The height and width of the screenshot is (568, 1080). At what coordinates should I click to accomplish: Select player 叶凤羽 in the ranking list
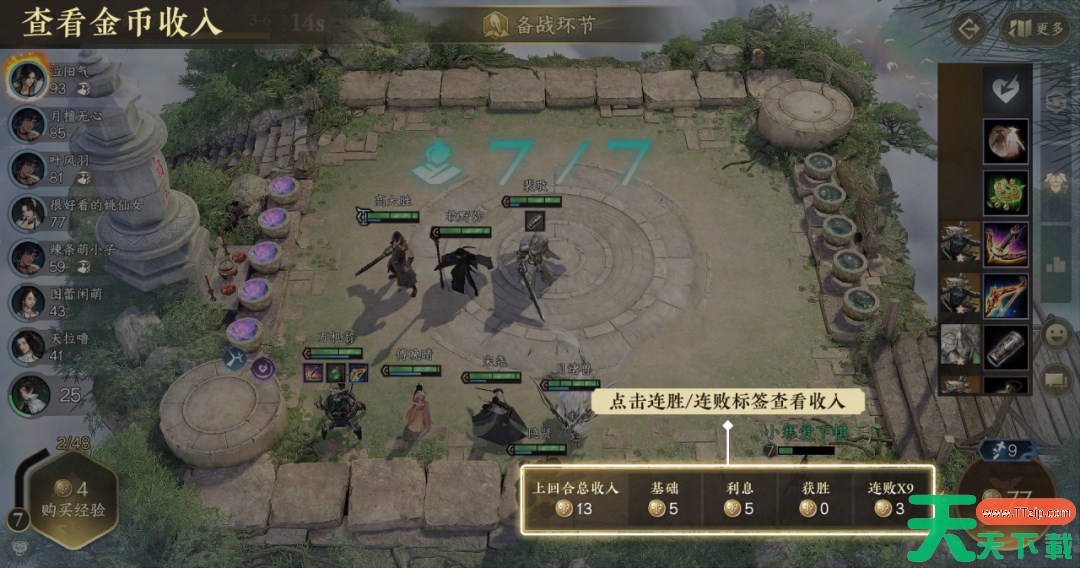point(27,168)
